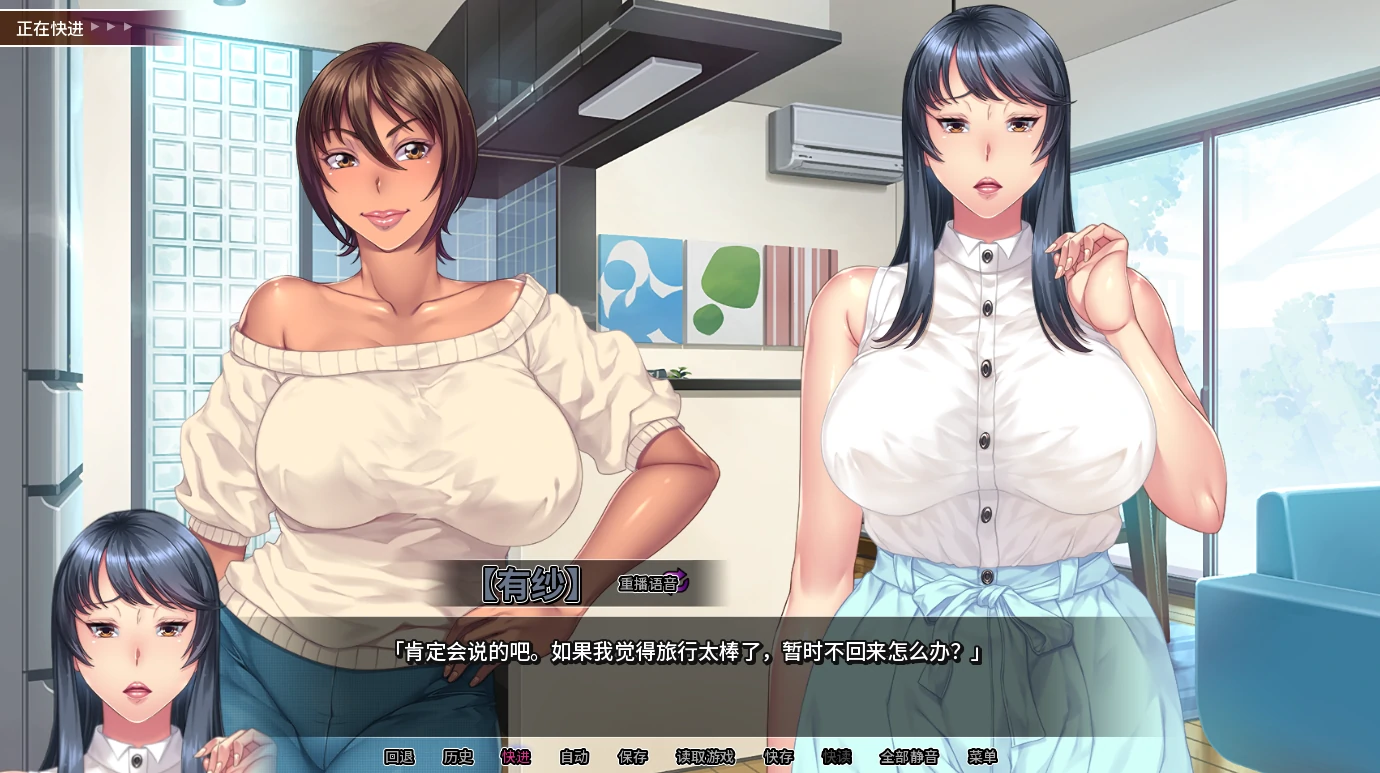This screenshot has width=1380, height=773.
Task: Open the 保存 save screen
Action: (633, 757)
